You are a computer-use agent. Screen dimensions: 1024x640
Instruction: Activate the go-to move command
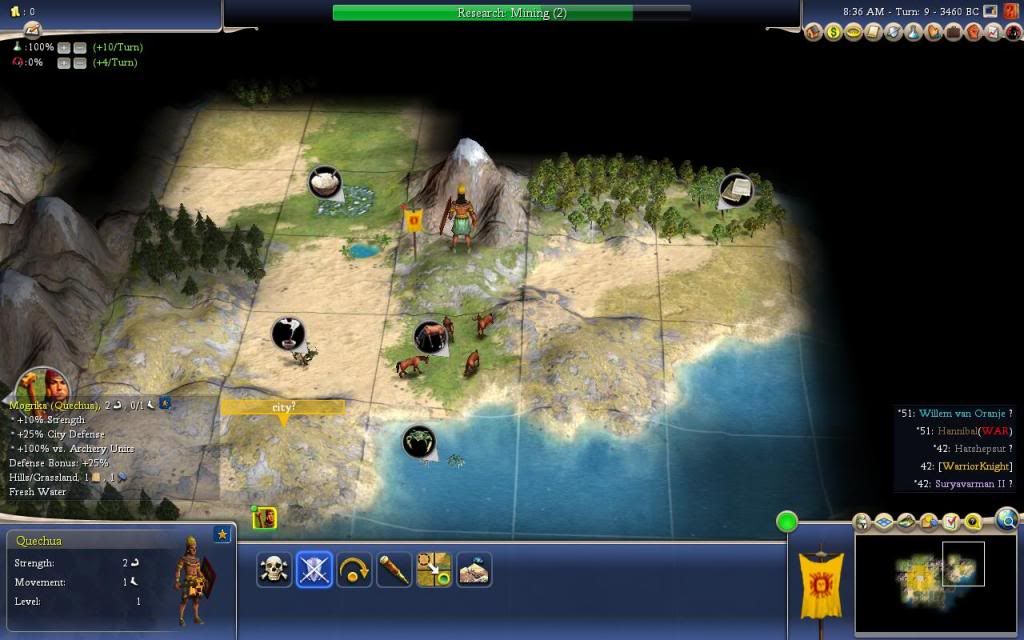click(x=434, y=570)
